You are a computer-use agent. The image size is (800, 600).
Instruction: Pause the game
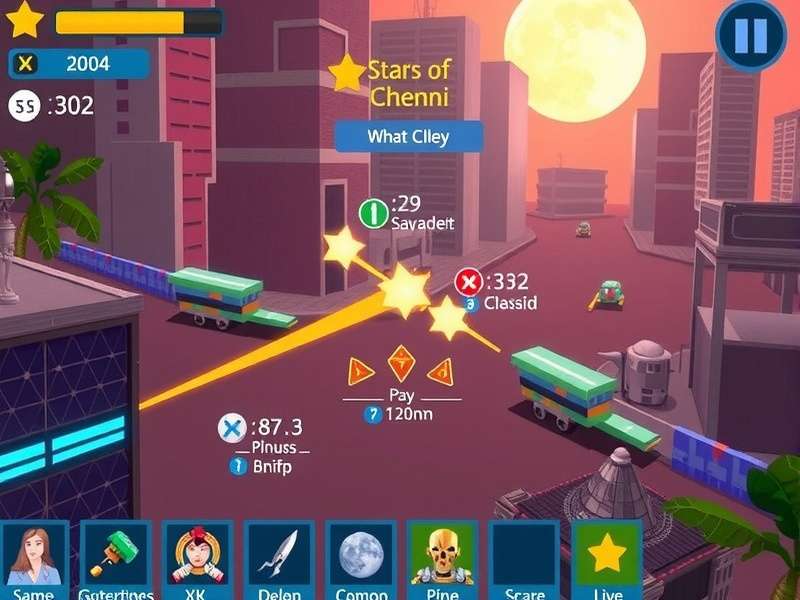[x=751, y=36]
